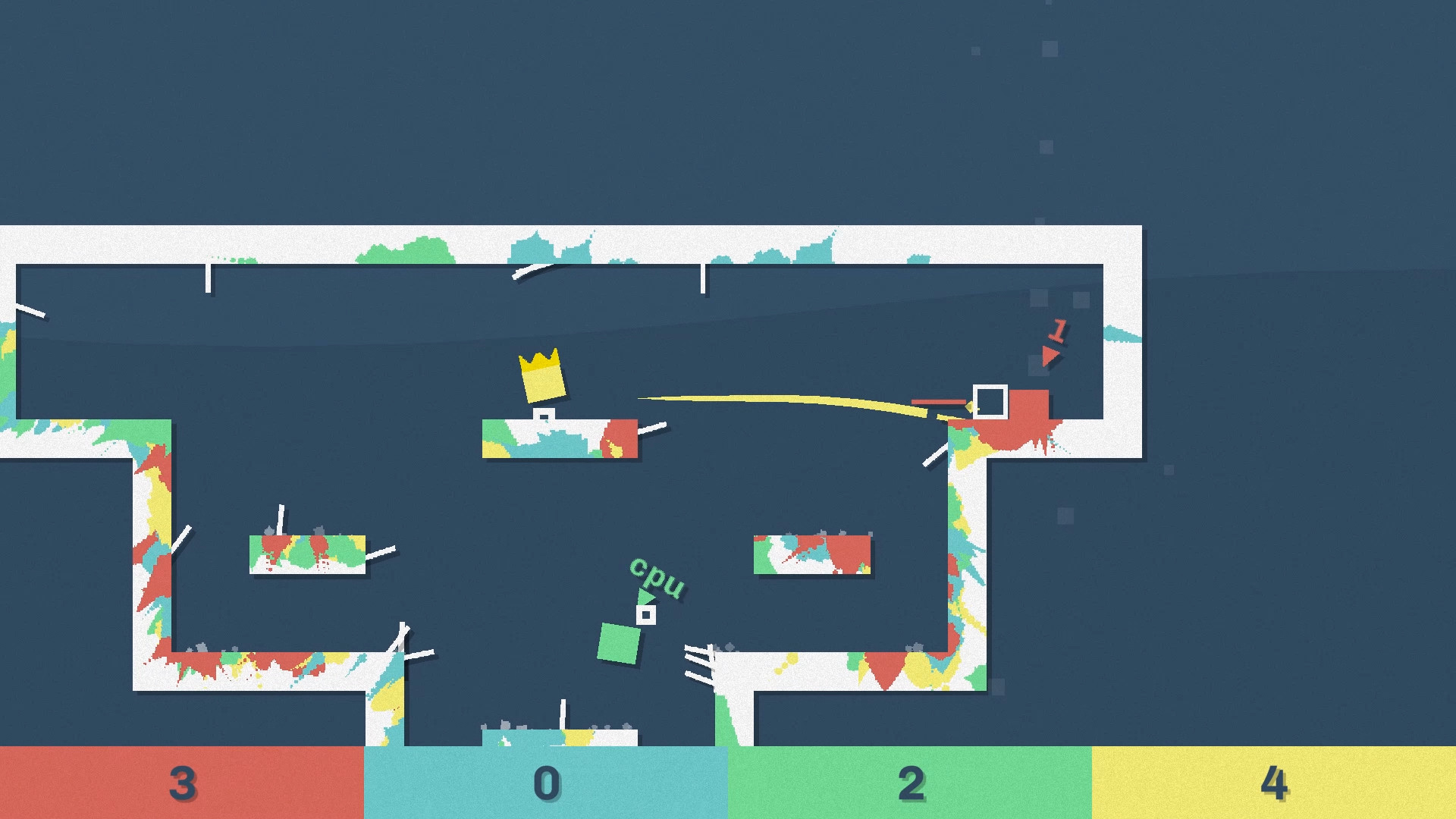This screenshot has height=819, width=1456.
Task: Click the small white square on the CPU marker
Action: click(646, 614)
